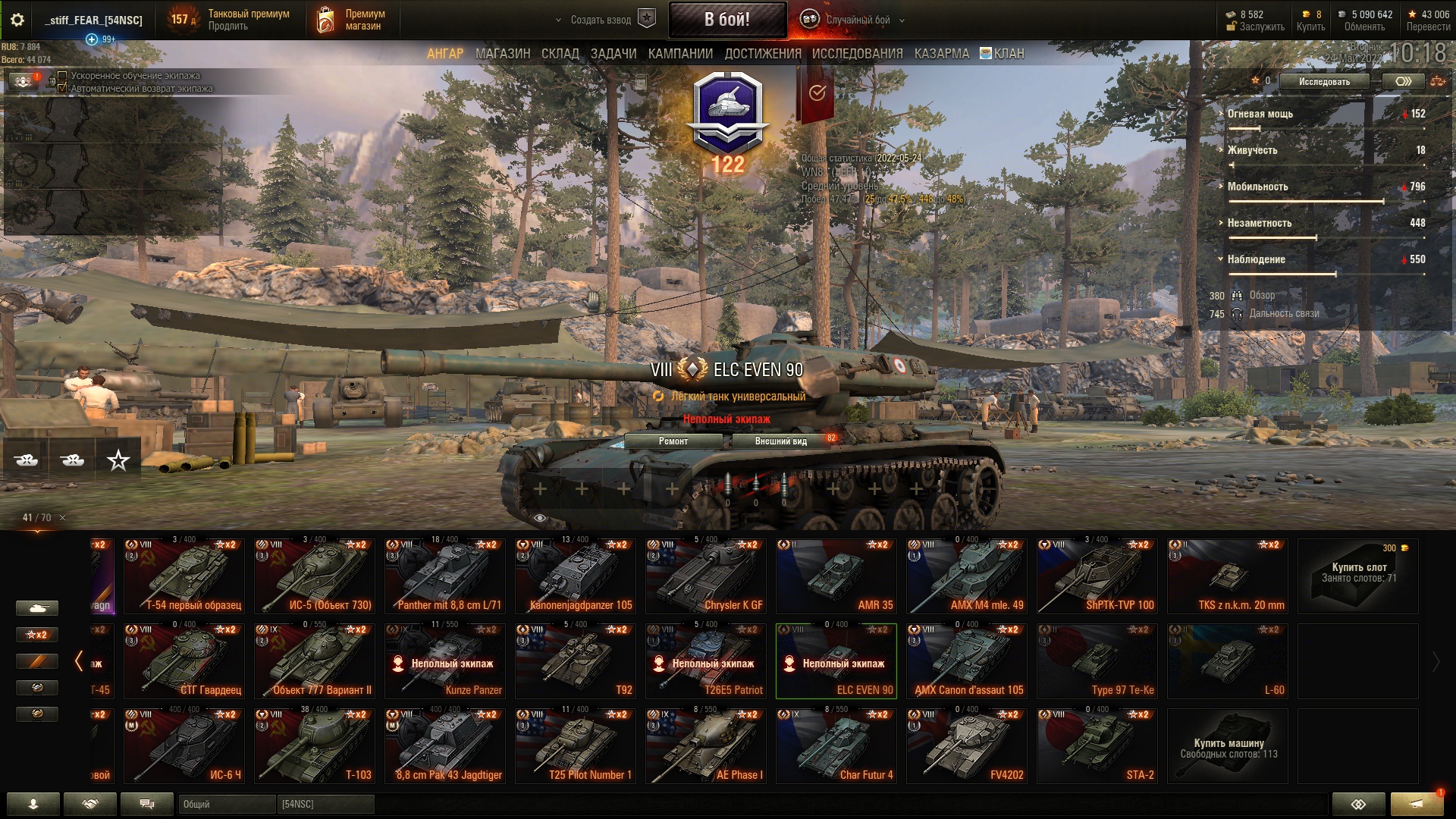
Task: Open Внешний вид customization
Action: [780, 441]
